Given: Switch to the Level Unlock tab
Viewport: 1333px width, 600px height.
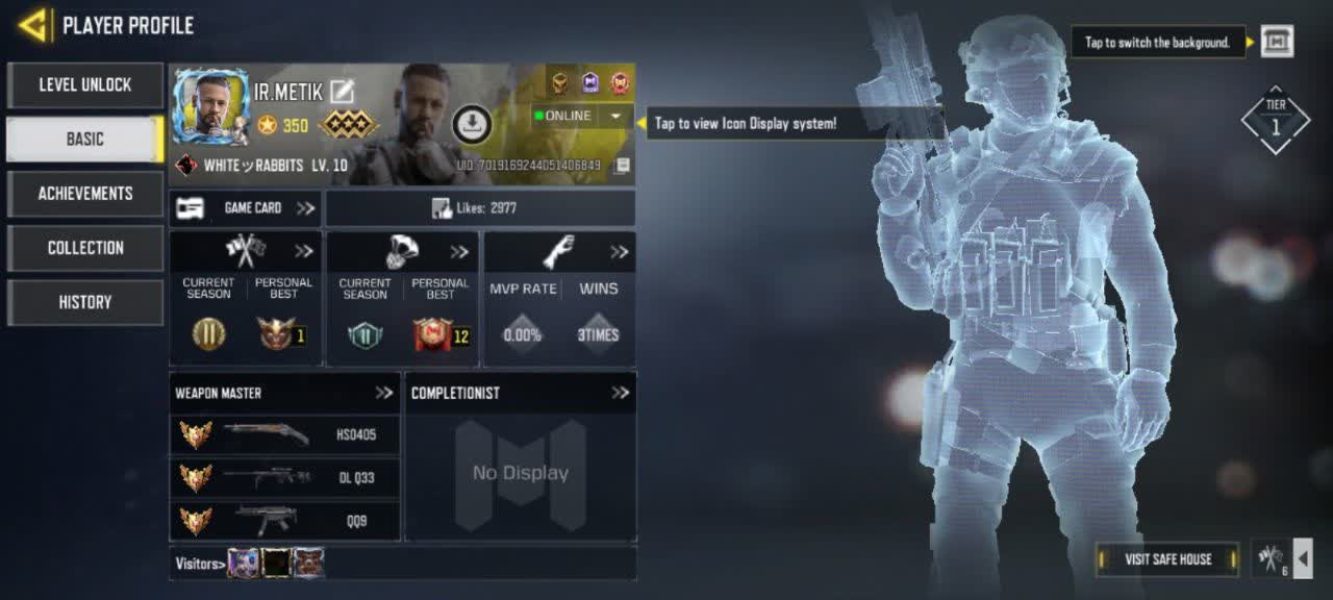Looking at the screenshot, I should click(85, 86).
